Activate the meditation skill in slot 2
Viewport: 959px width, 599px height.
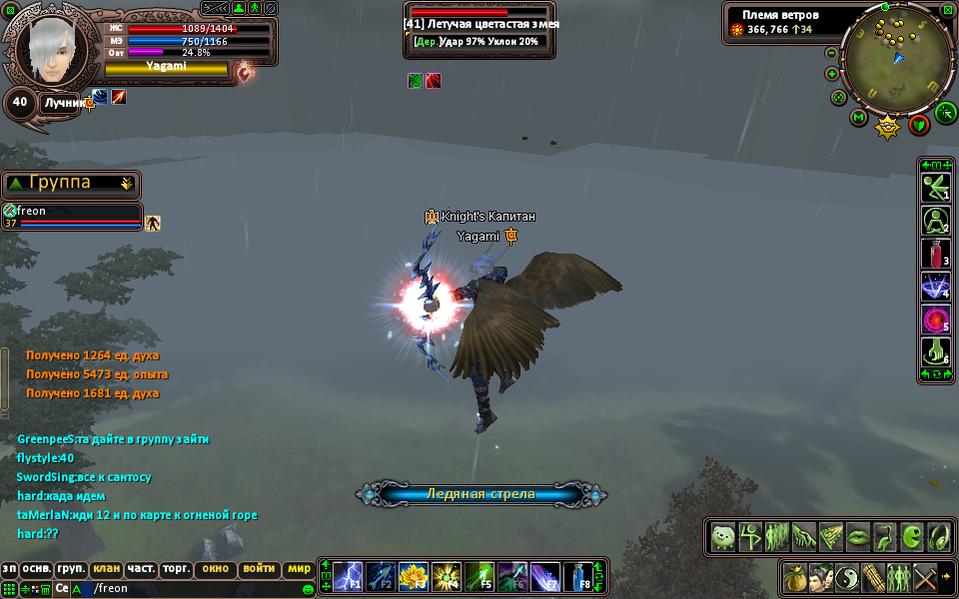(936, 221)
